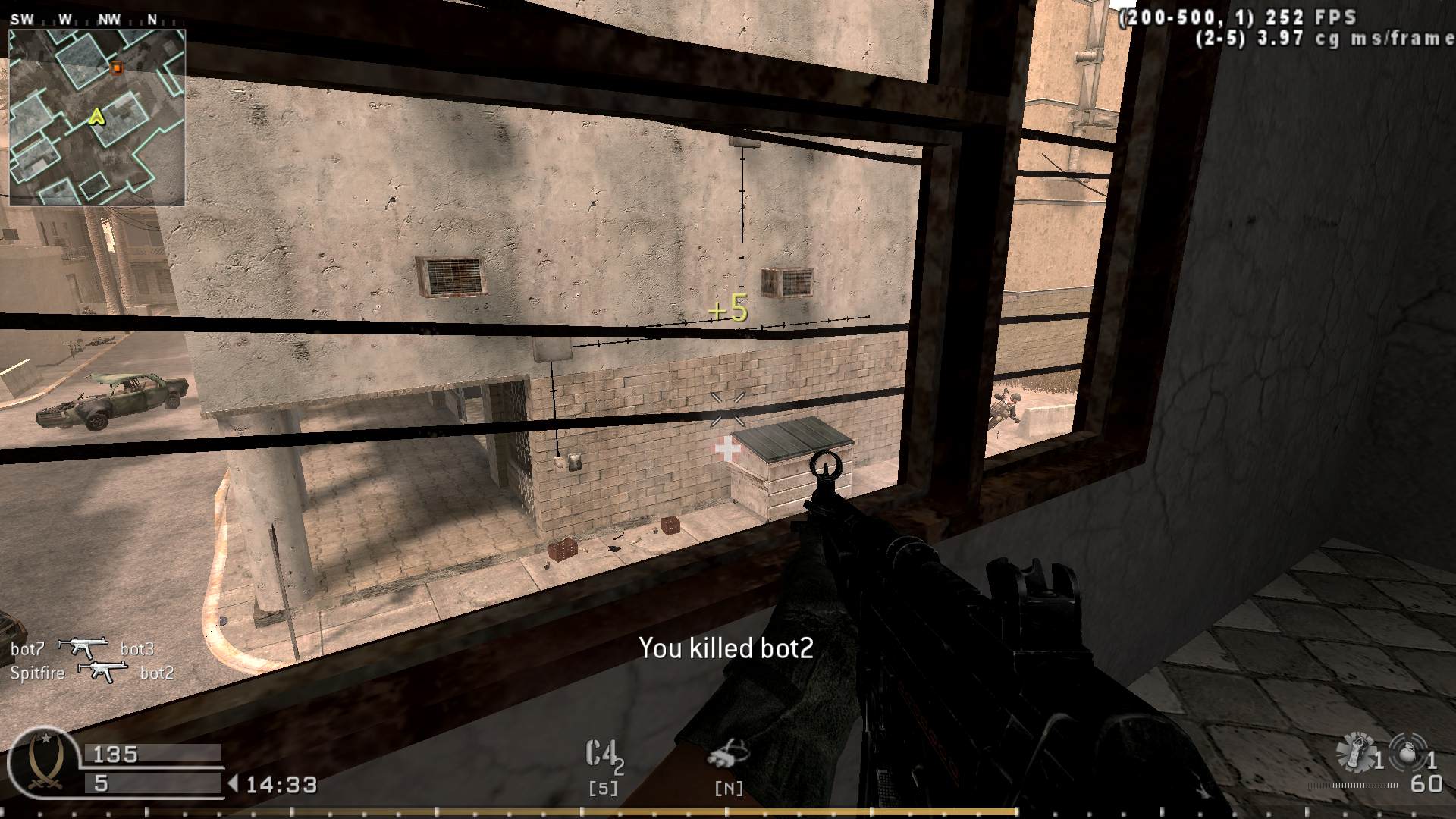Click the minimap in the corner
This screenshot has width=1456, height=819.
tap(97, 117)
